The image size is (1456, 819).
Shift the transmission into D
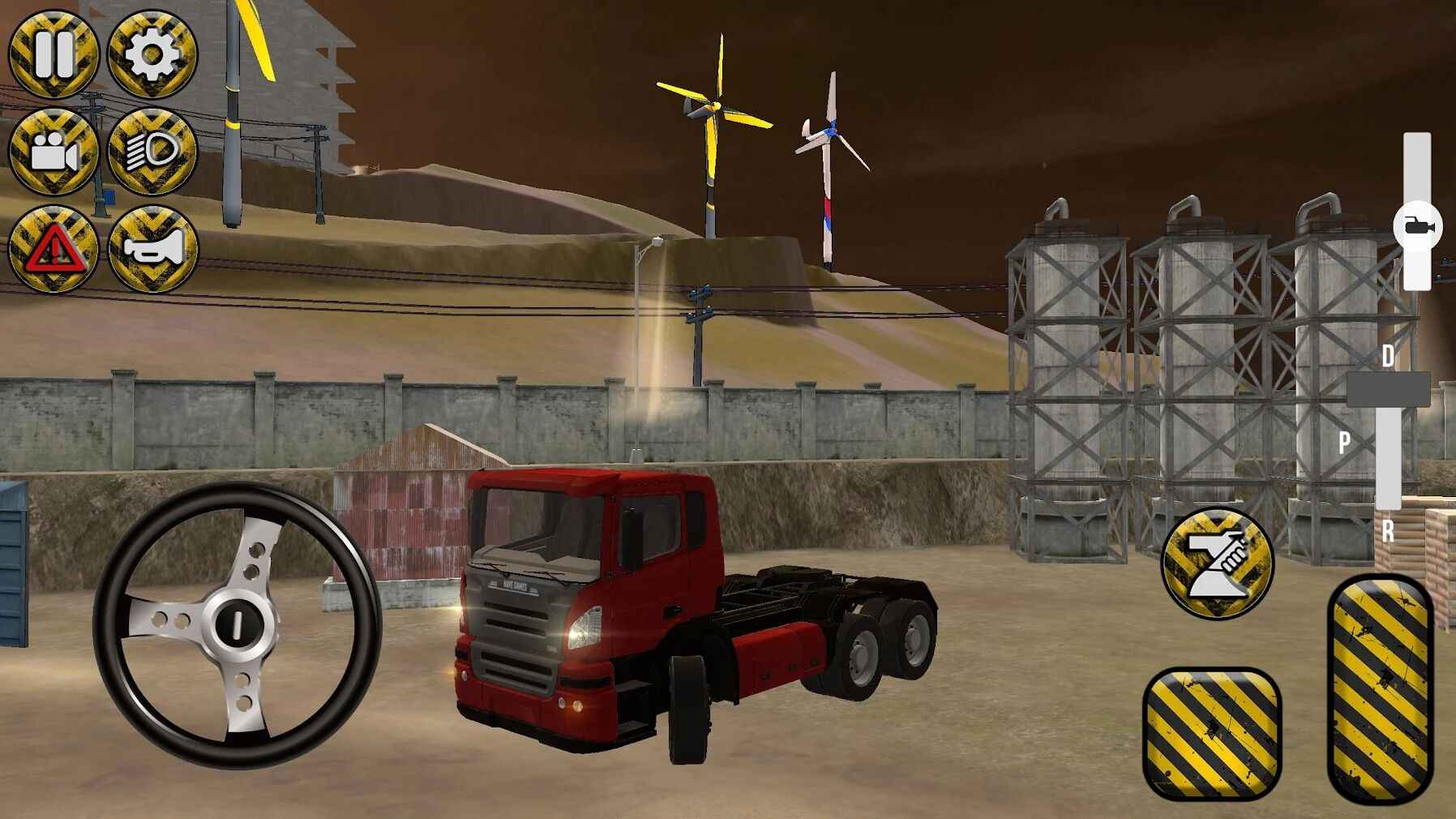click(1388, 357)
